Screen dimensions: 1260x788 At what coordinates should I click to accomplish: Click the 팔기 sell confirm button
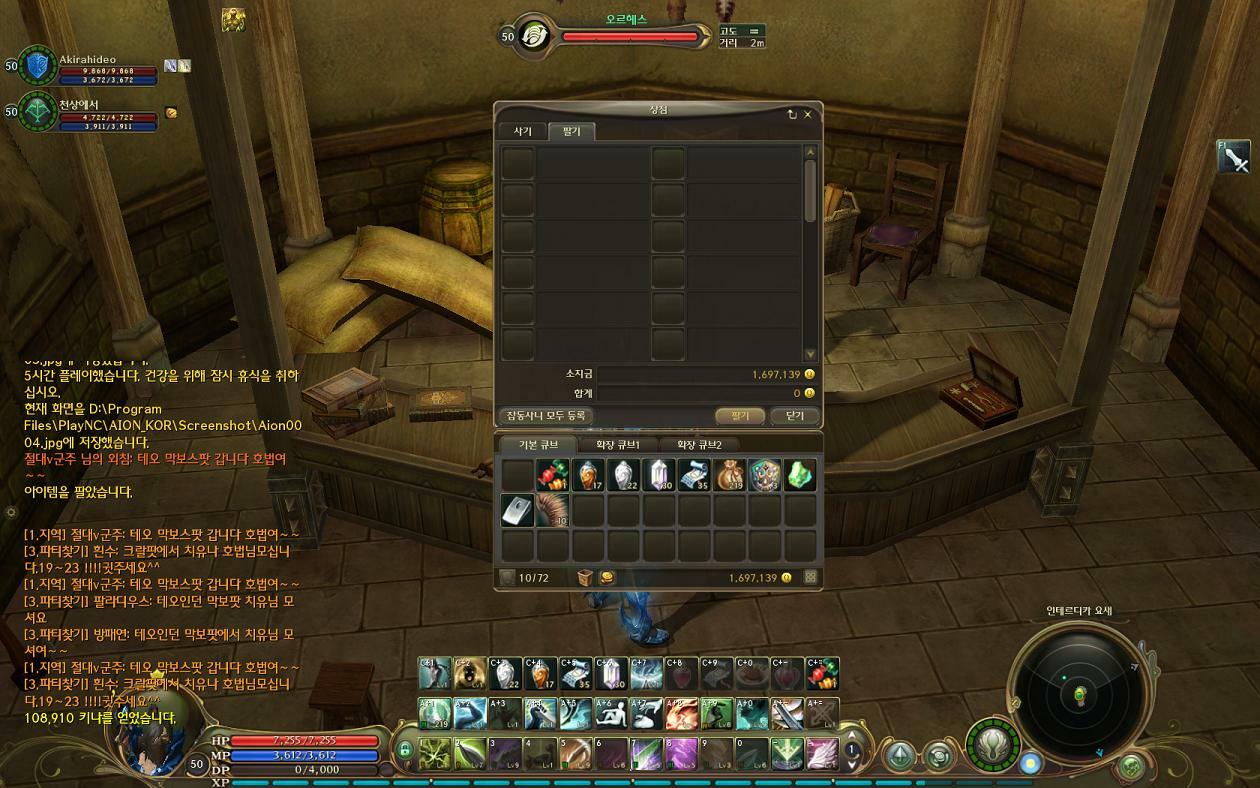tap(739, 415)
